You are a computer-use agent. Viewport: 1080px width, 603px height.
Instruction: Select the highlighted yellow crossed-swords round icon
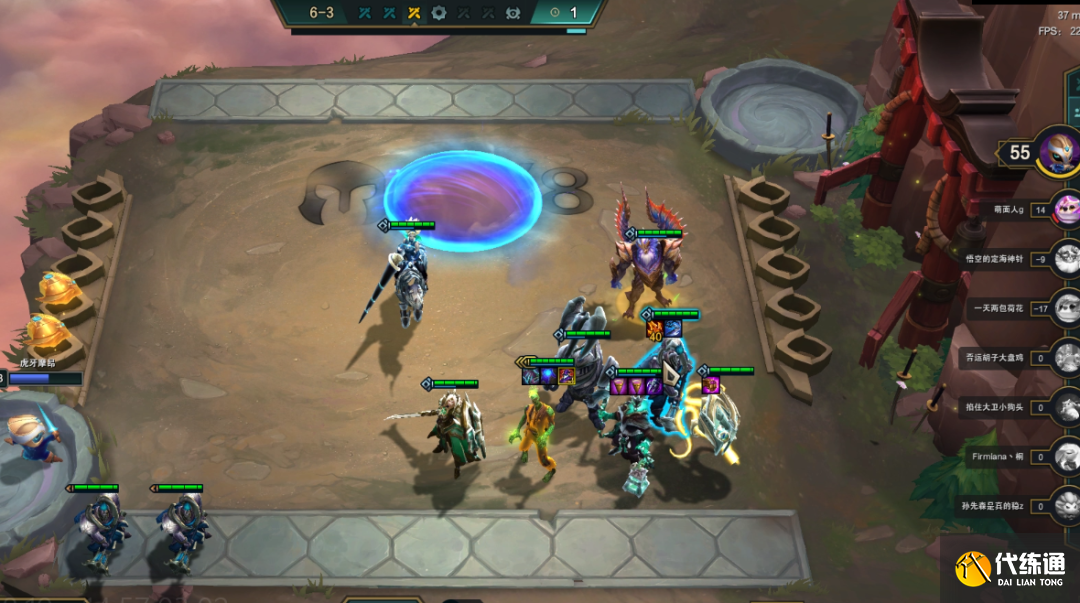(x=414, y=13)
